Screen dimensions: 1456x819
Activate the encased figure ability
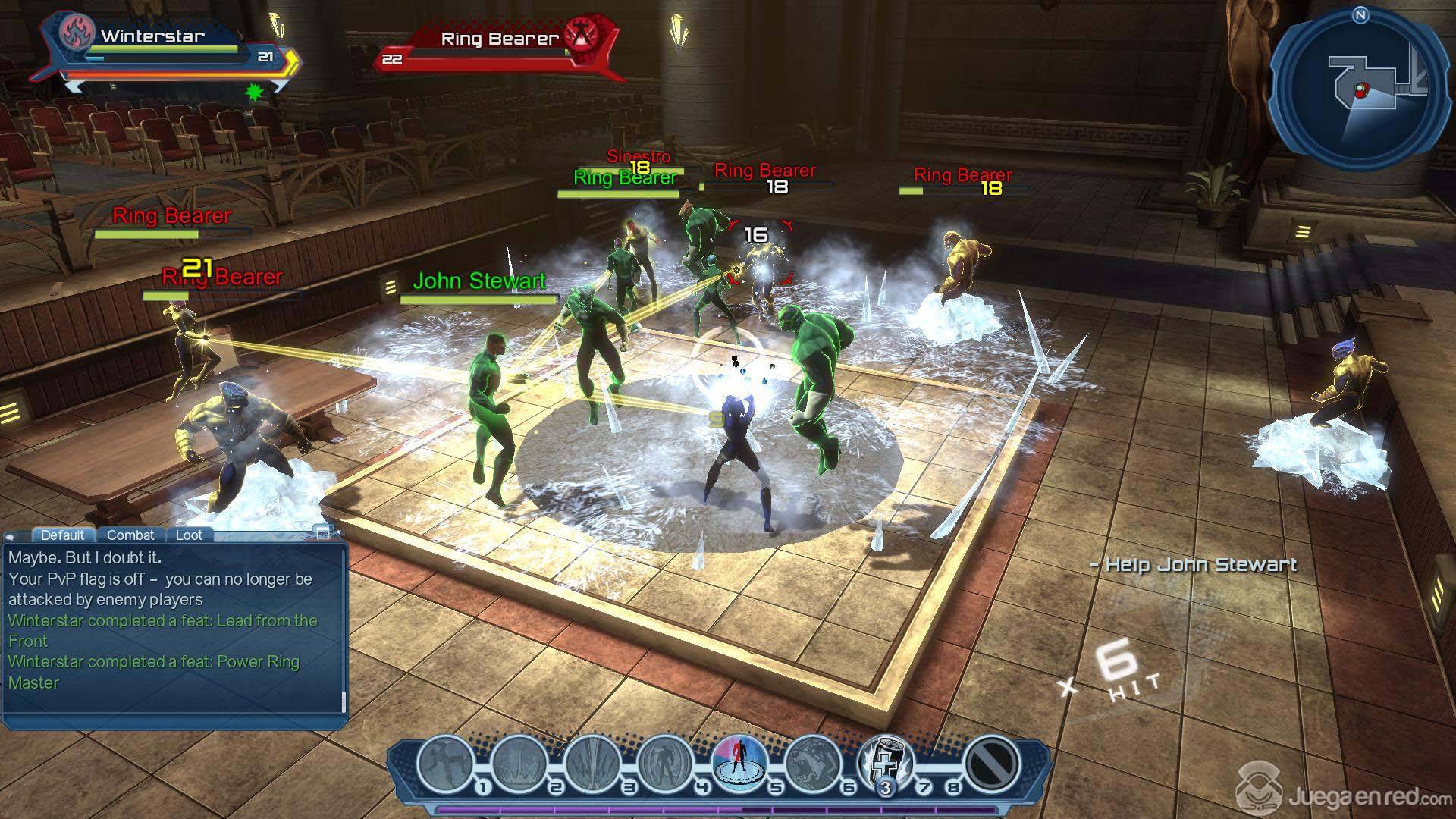point(665,764)
